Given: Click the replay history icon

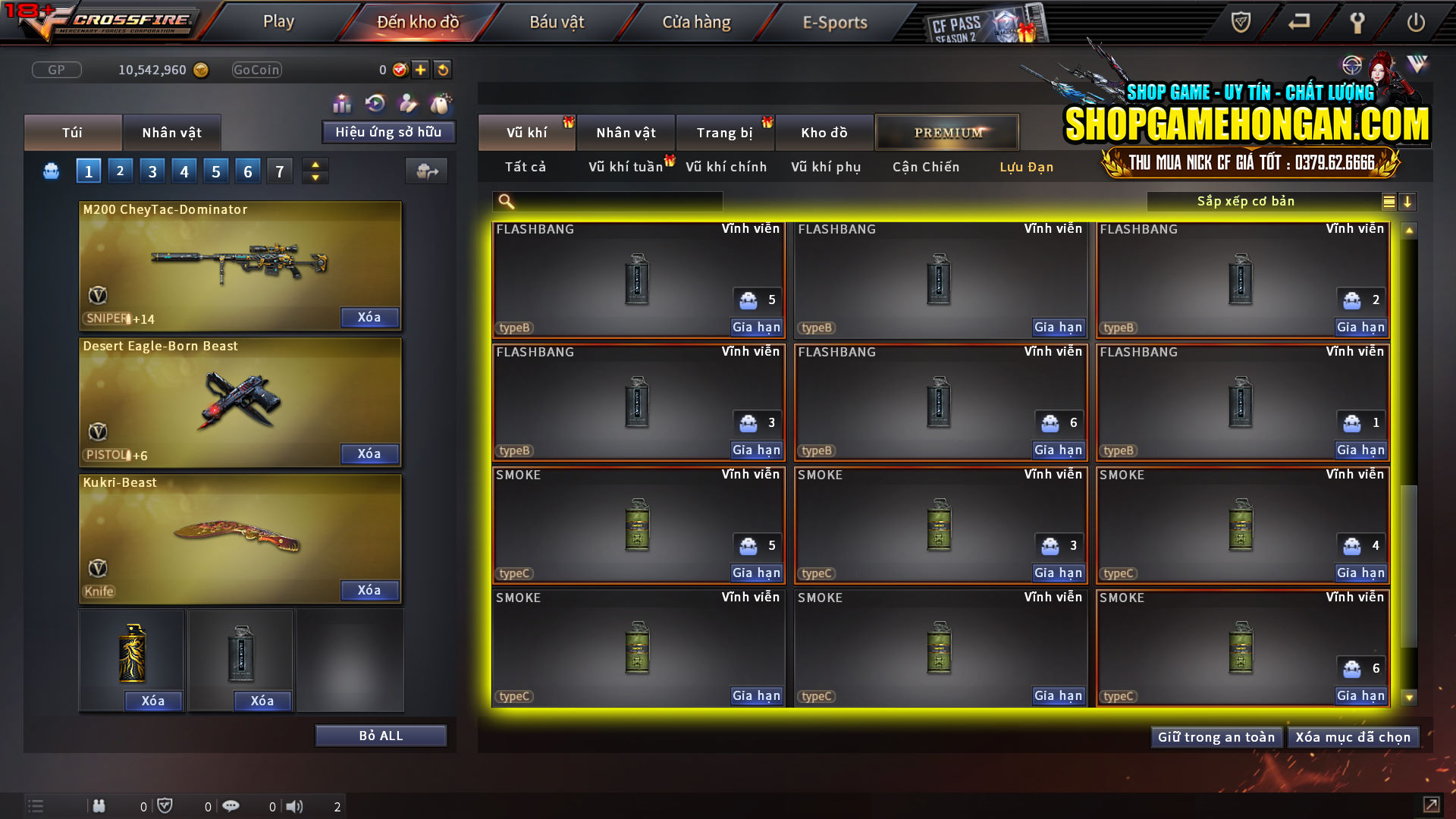Looking at the screenshot, I should pyautogui.click(x=374, y=102).
